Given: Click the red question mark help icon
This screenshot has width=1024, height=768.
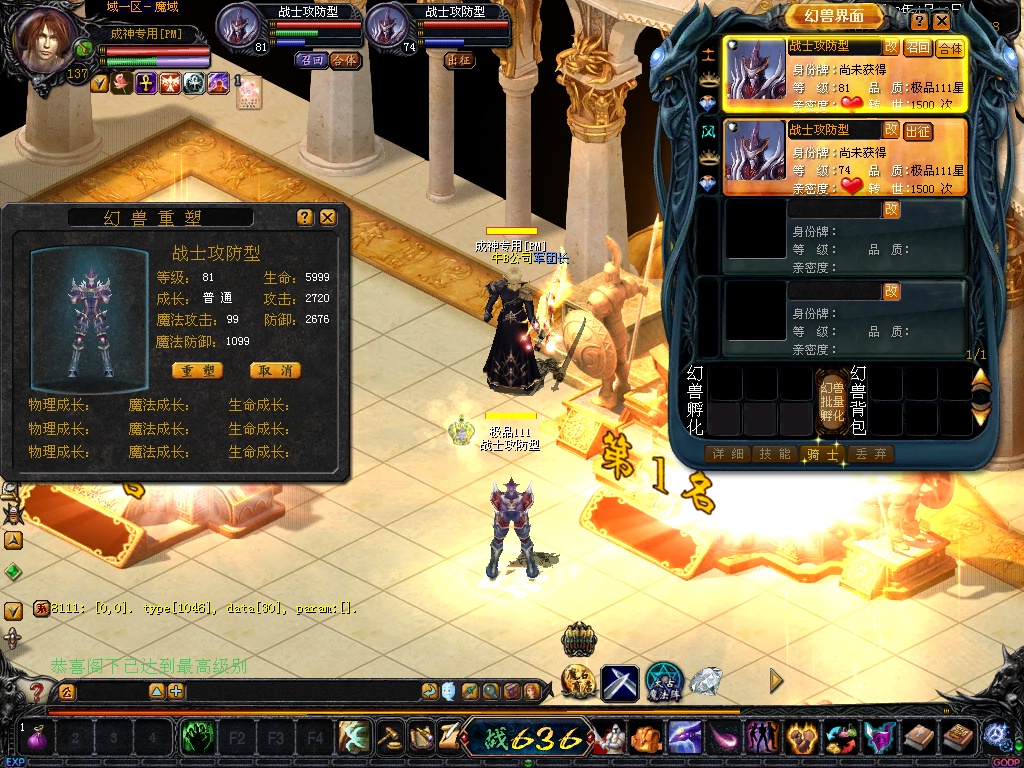Looking at the screenshot, I should (37, 690).
